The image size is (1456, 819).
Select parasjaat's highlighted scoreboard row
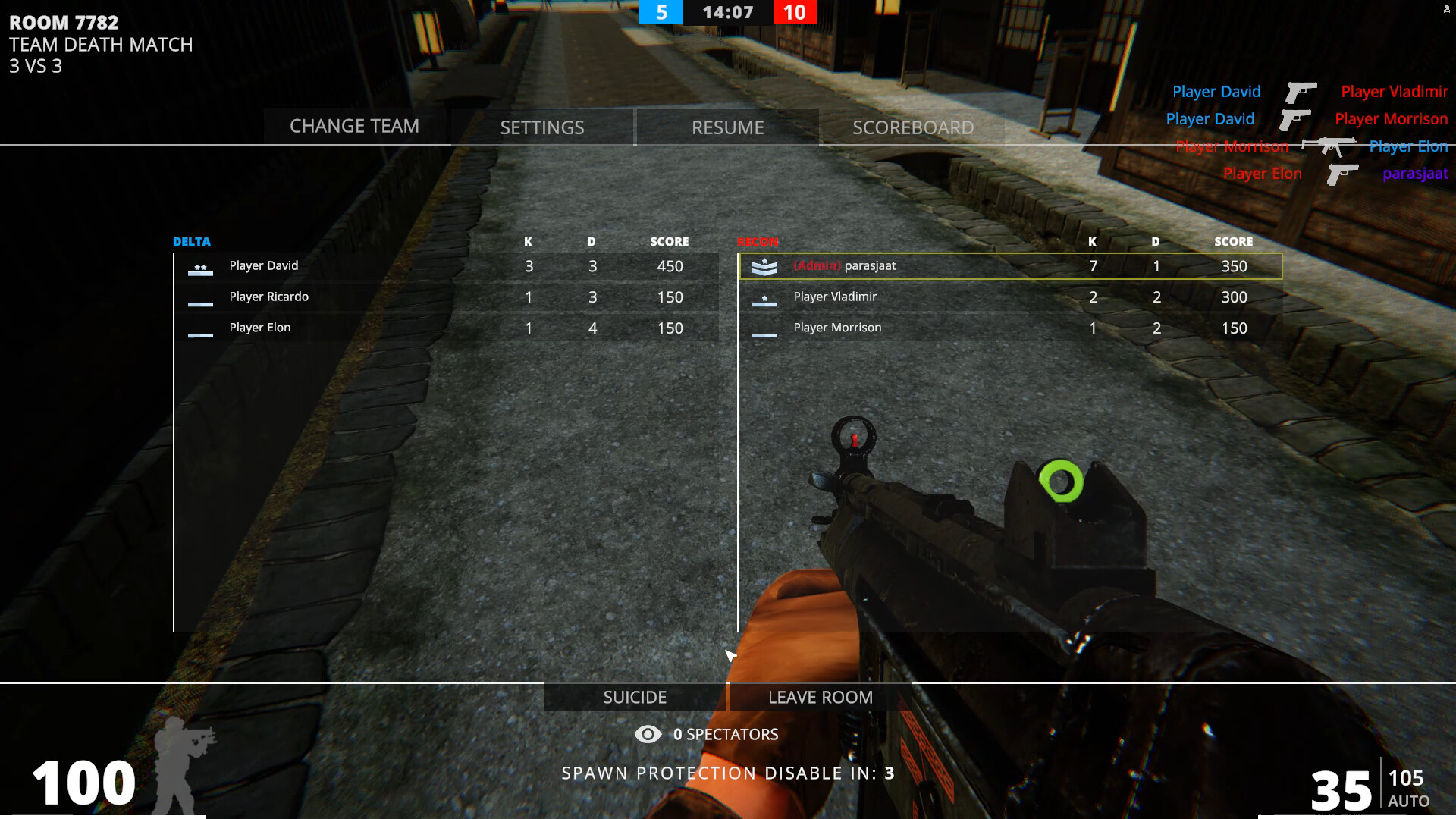point(1009,266)
